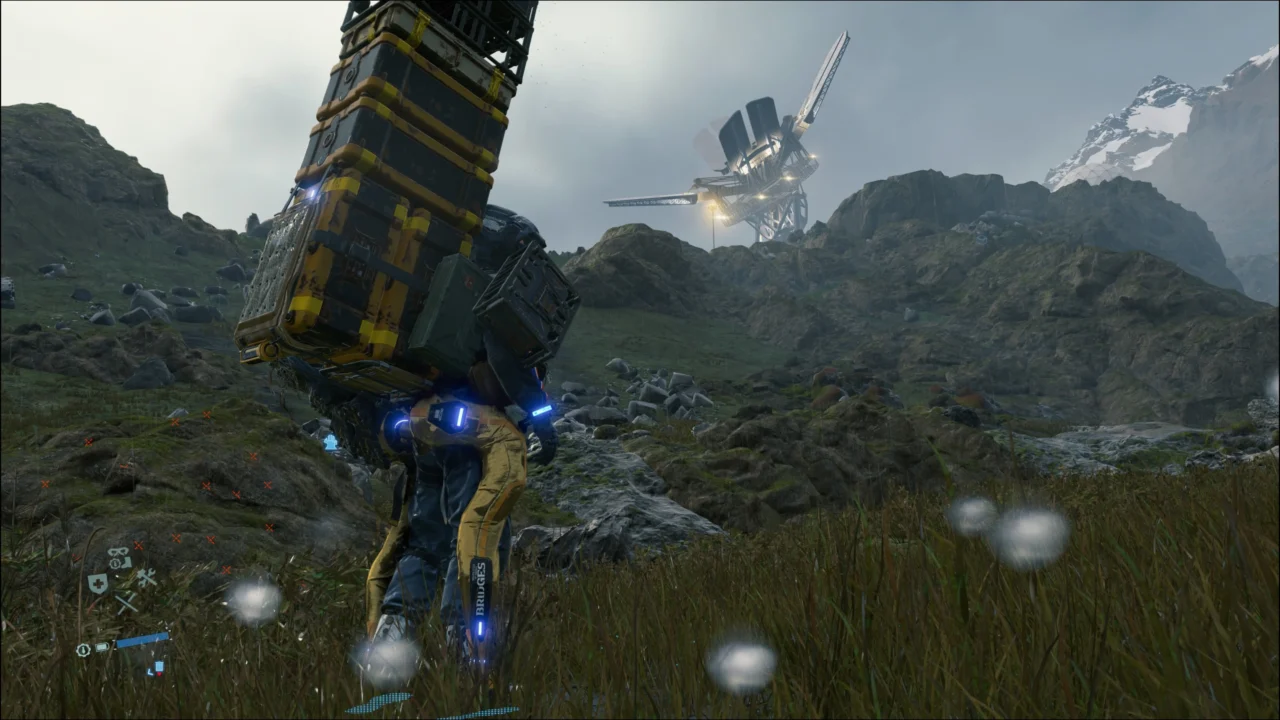Choose the shield with cross icon
Screen dimensions: 1280x720
click(x=98, y=584)
